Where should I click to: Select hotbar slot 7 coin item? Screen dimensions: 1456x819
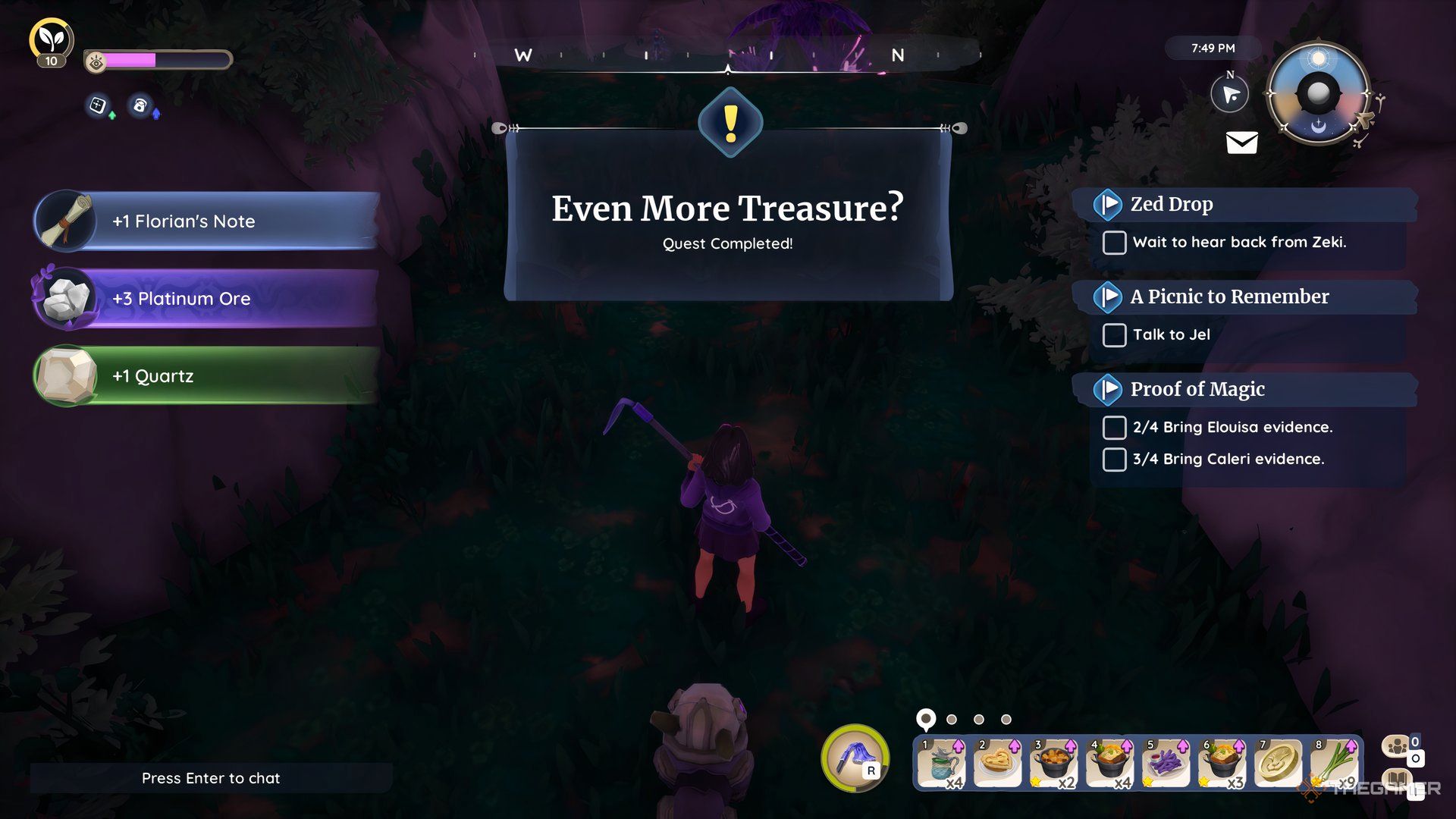pos(1279,762)
